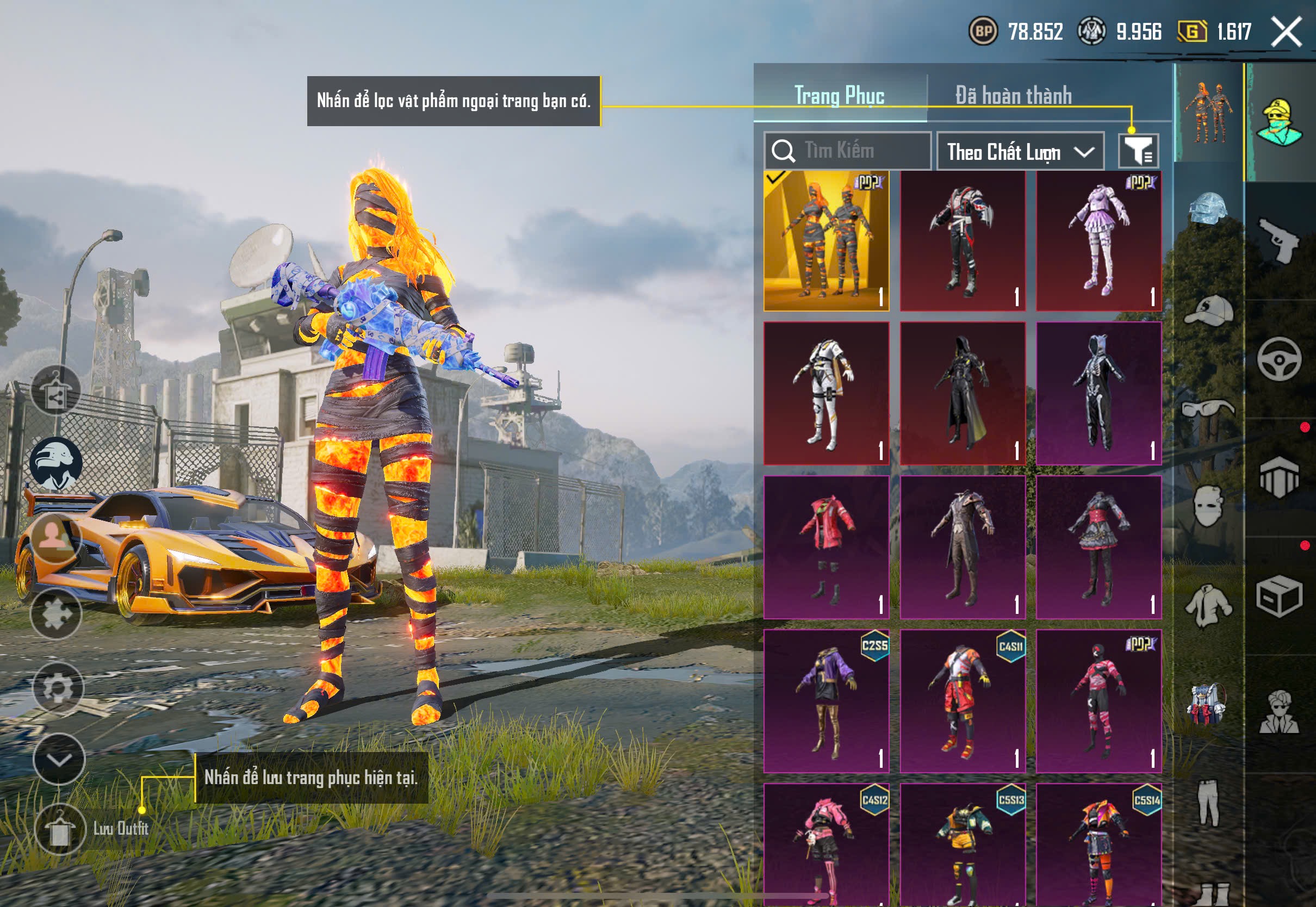This screenshot has height=907, width=1316.
Task: Open the glasses accessory category
Action: click(1208, 408)
